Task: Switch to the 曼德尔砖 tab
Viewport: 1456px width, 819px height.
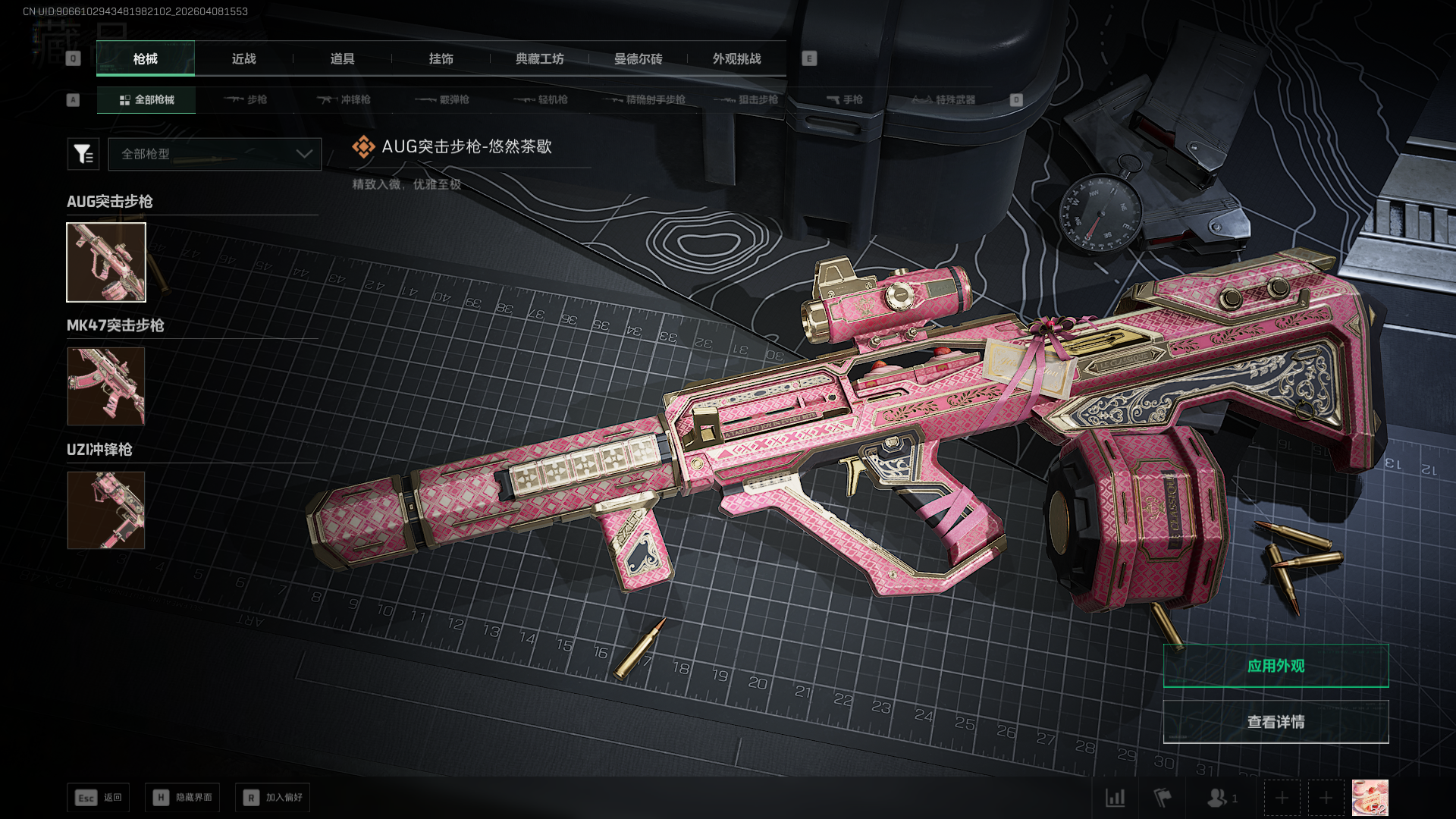Action: coord(639,58)
